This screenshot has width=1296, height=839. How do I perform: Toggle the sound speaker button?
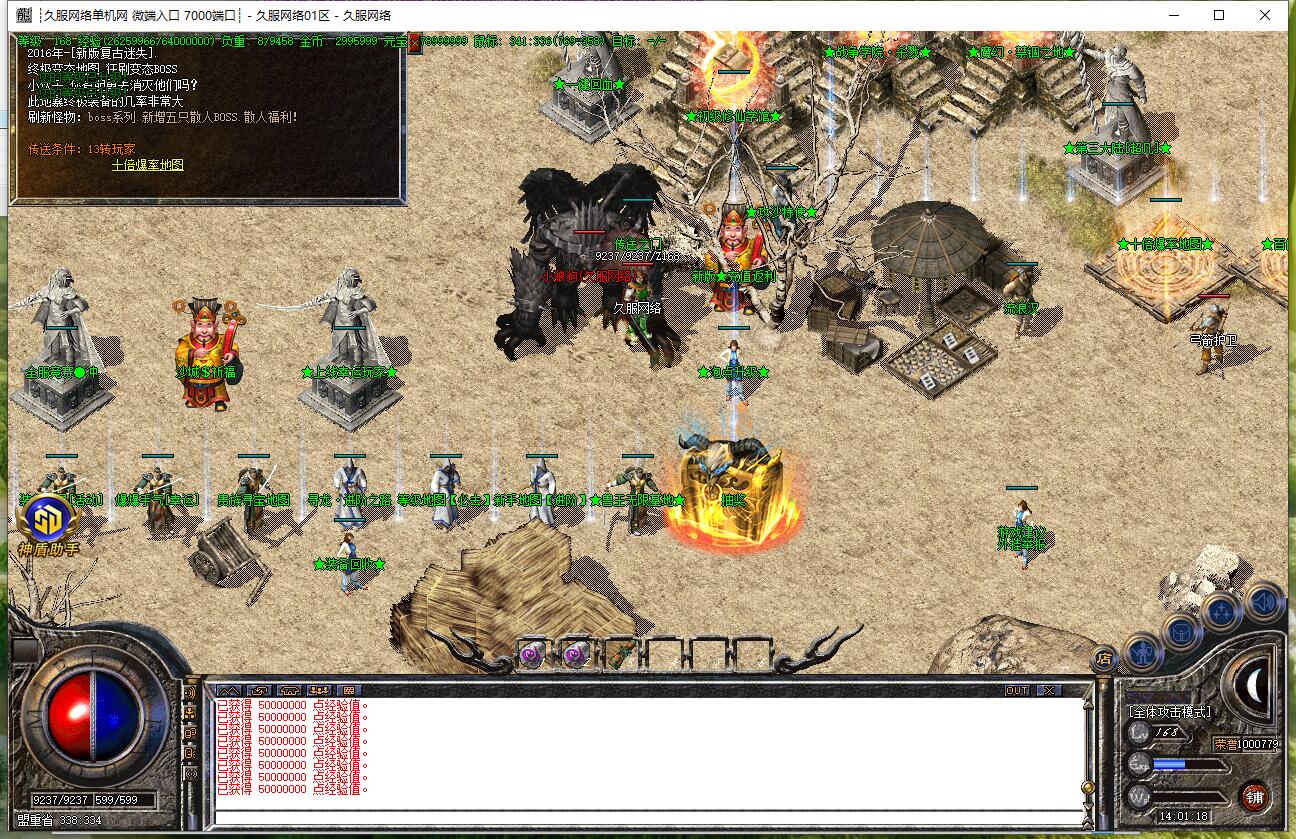pyautogui.click(x=1264, y=602)
